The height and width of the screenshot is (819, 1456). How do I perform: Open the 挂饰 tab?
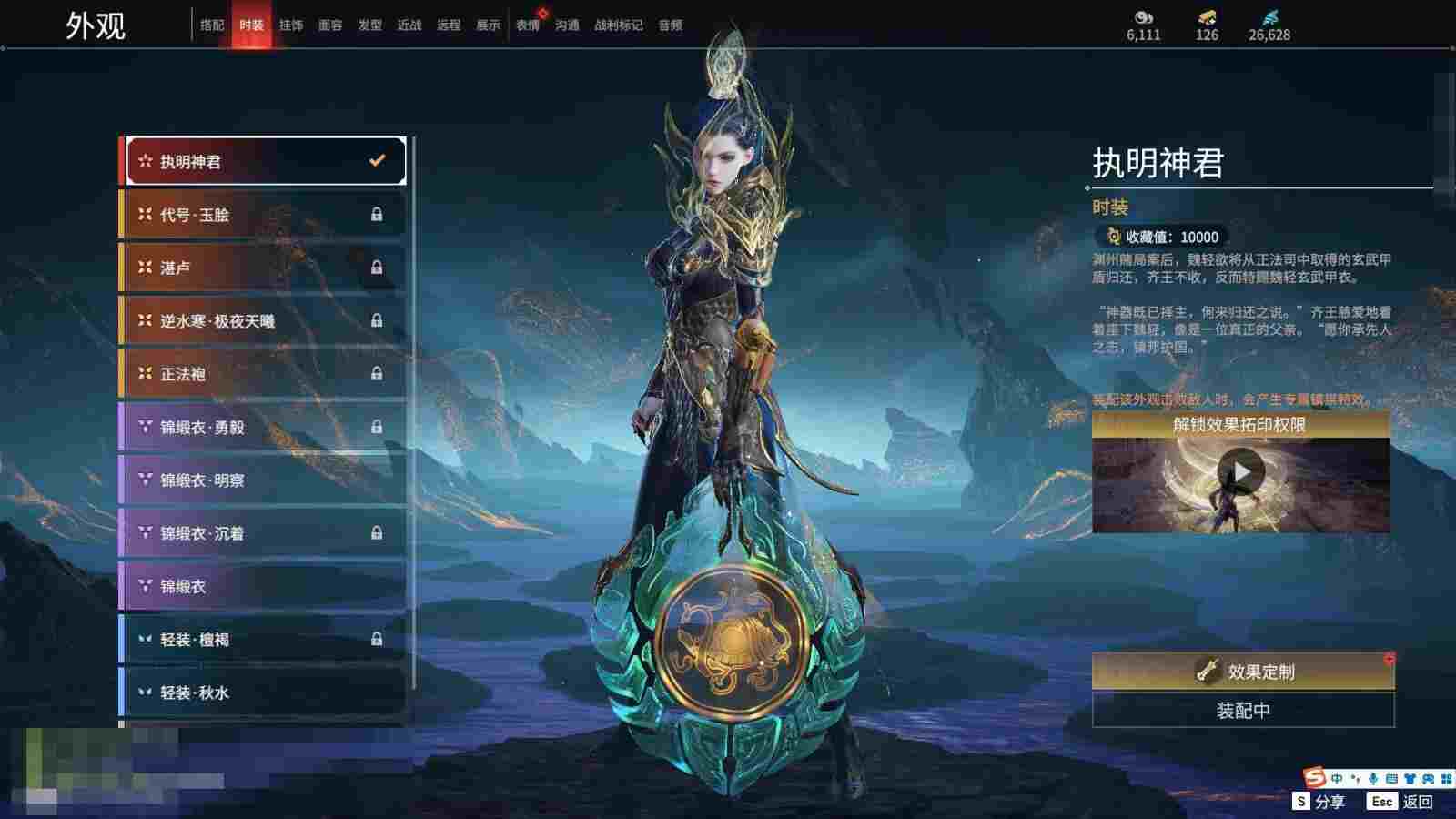[x=291, y=25]
